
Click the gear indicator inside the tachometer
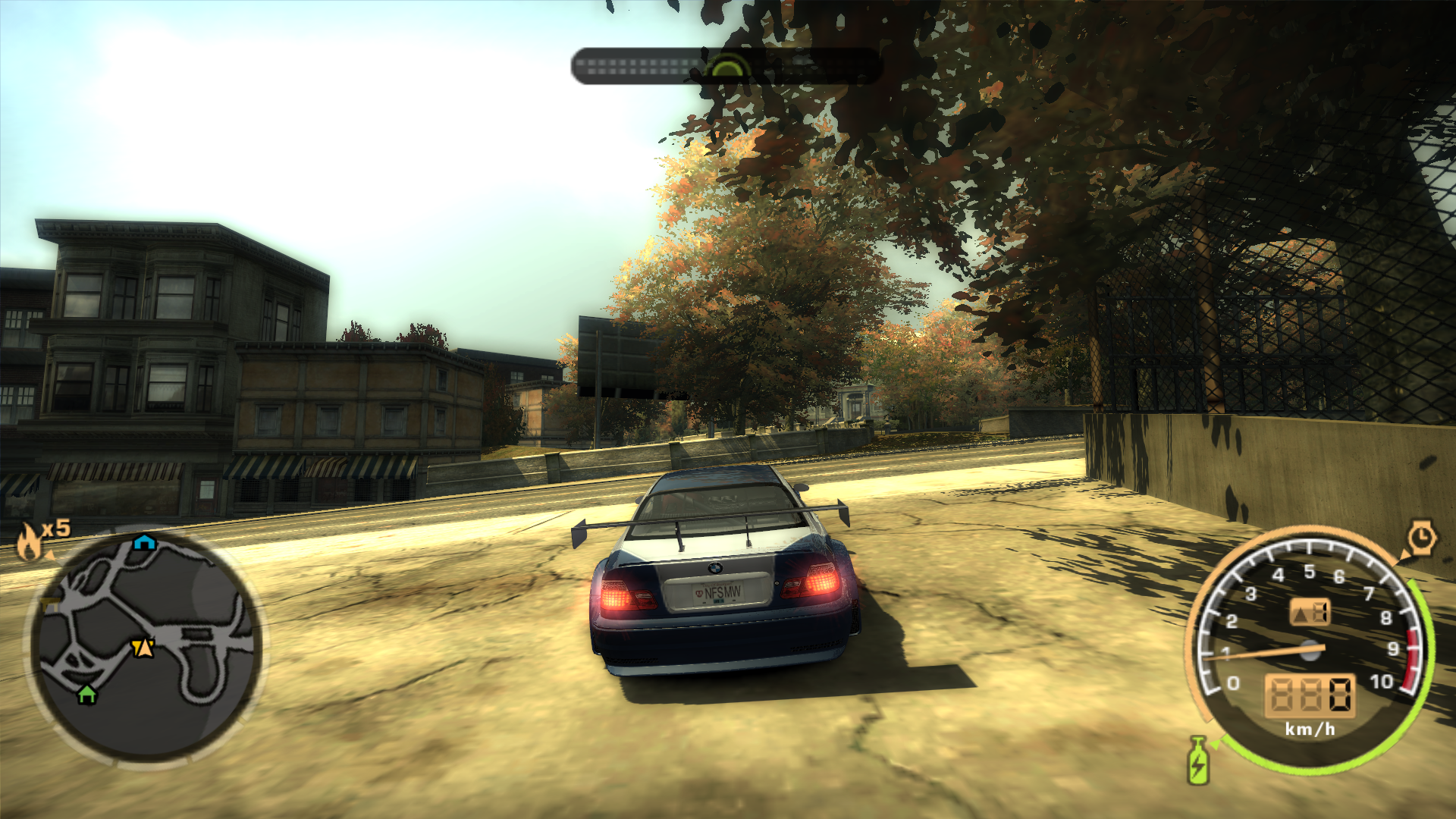[1310, 611]
